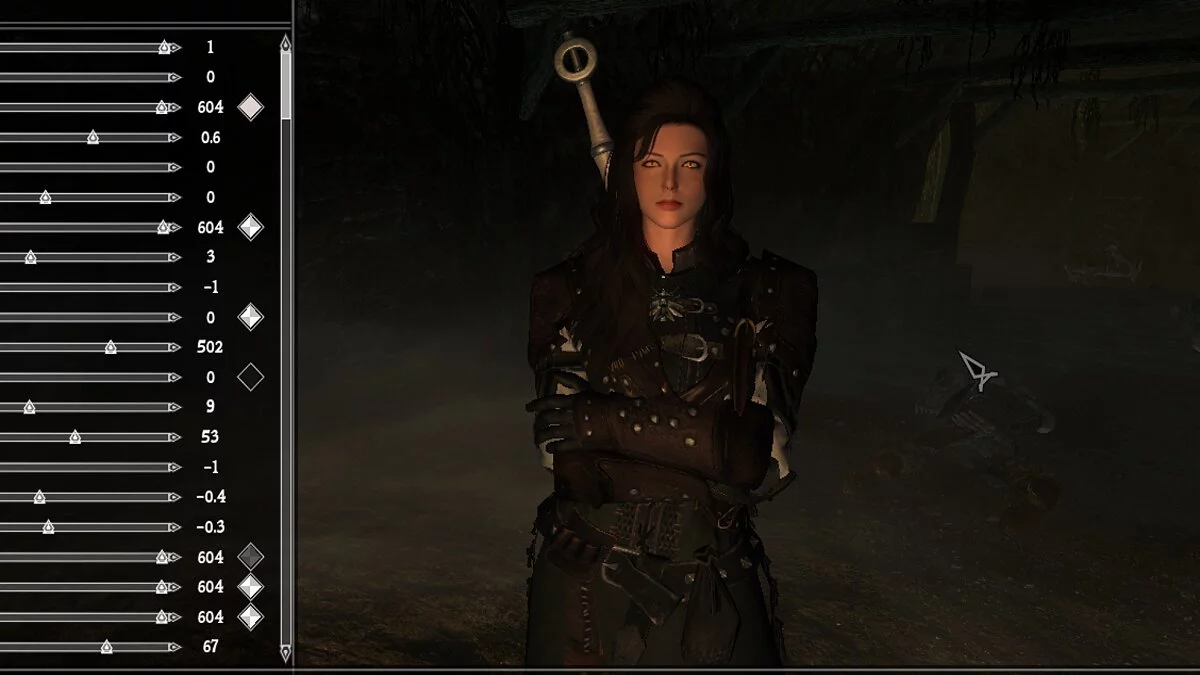The width and height of the screenshot is (1200, 675).
Task: Click the slider list scrollbar thumb
Action: (286, 85)
